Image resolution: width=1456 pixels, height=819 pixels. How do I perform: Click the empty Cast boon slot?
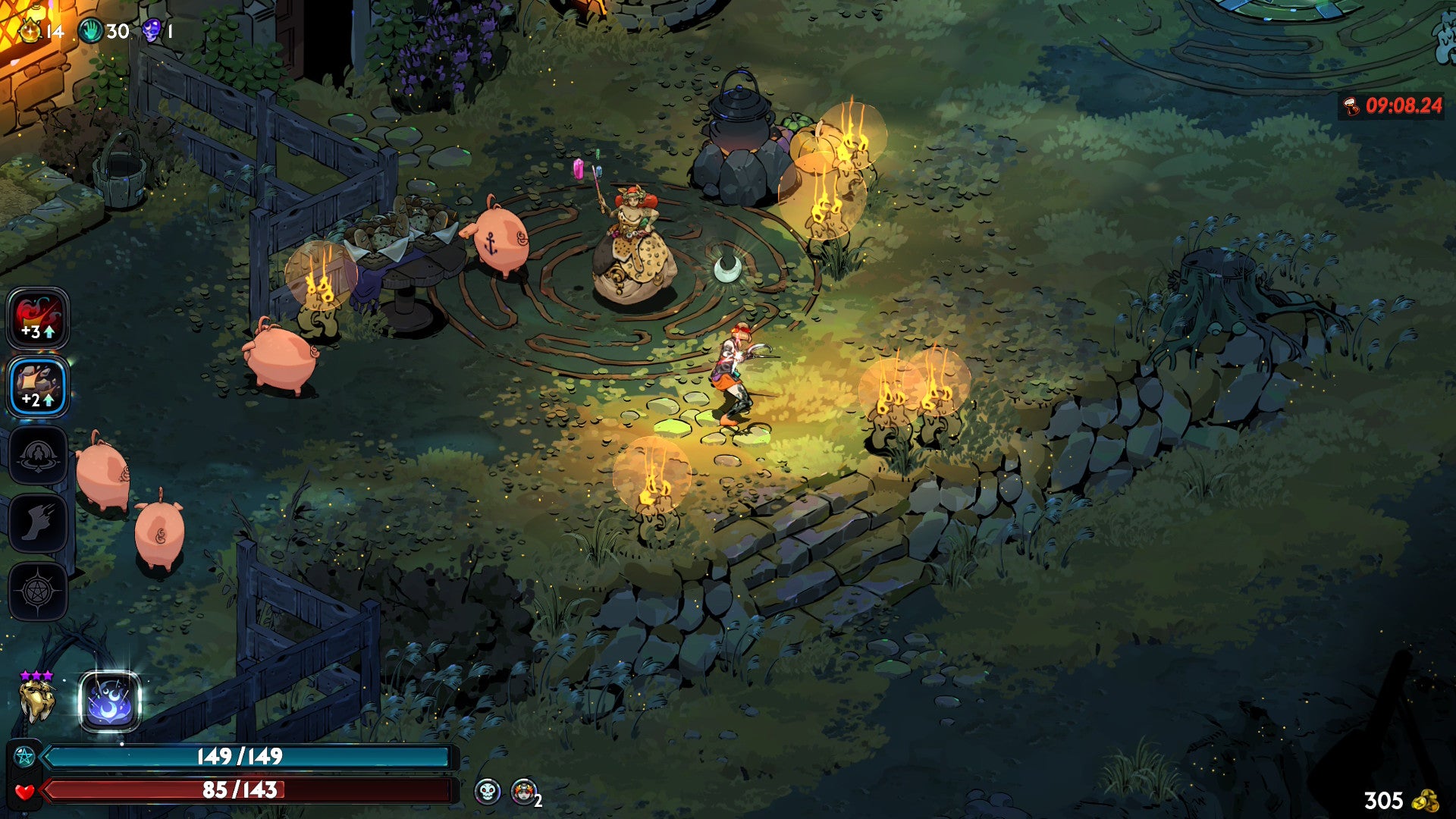38,455
